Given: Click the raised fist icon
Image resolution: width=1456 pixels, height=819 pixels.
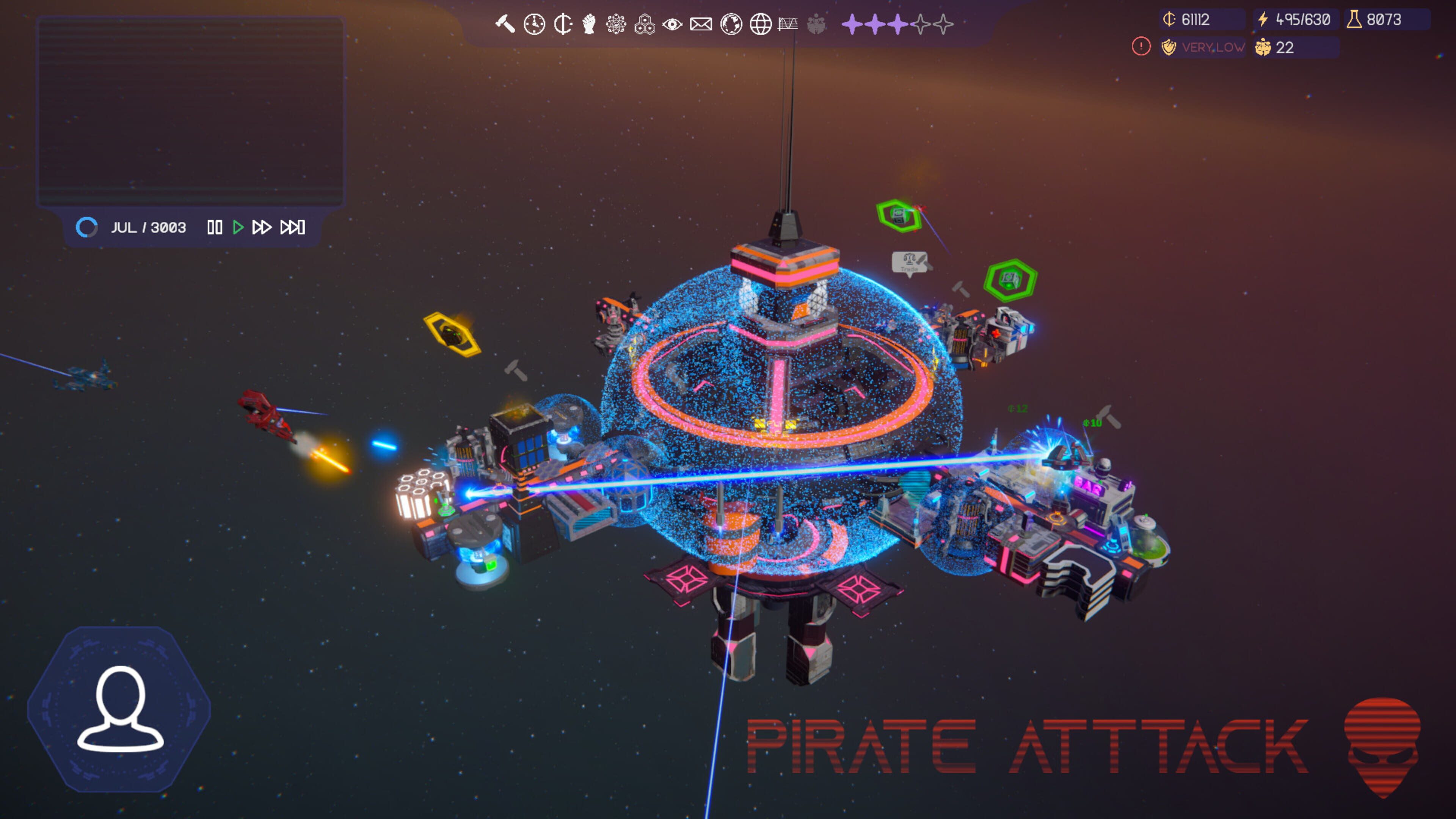Looking at the screenshot, I should pos(589,24).
